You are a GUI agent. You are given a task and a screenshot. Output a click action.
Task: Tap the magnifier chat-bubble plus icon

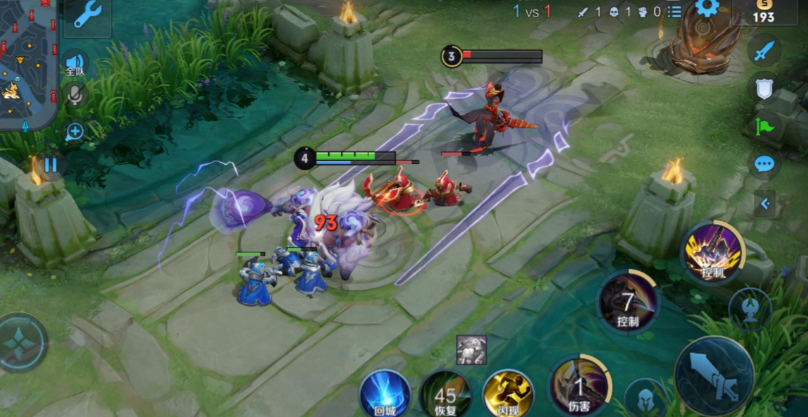(x=74, y=131)
